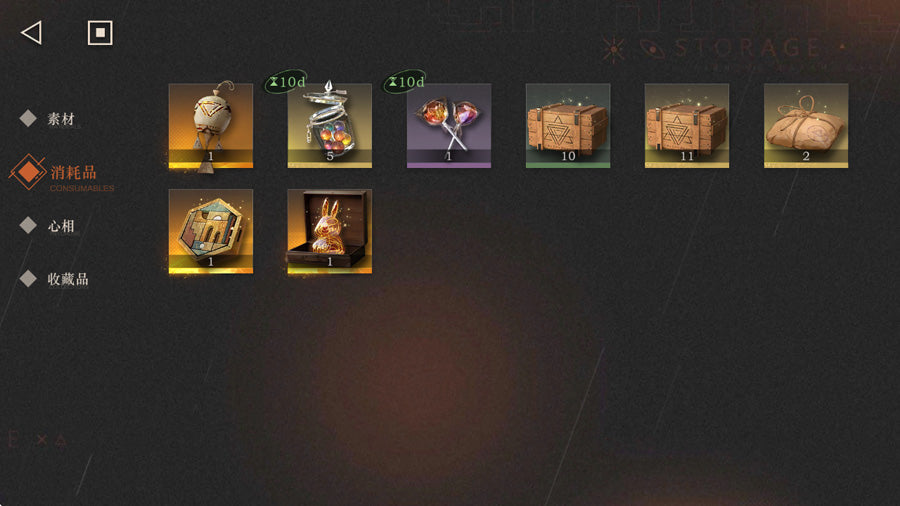Click the twine-wrapped parcel item
Image resolution: width=900 pixels, height=506 pixels.
click(805, 125)
